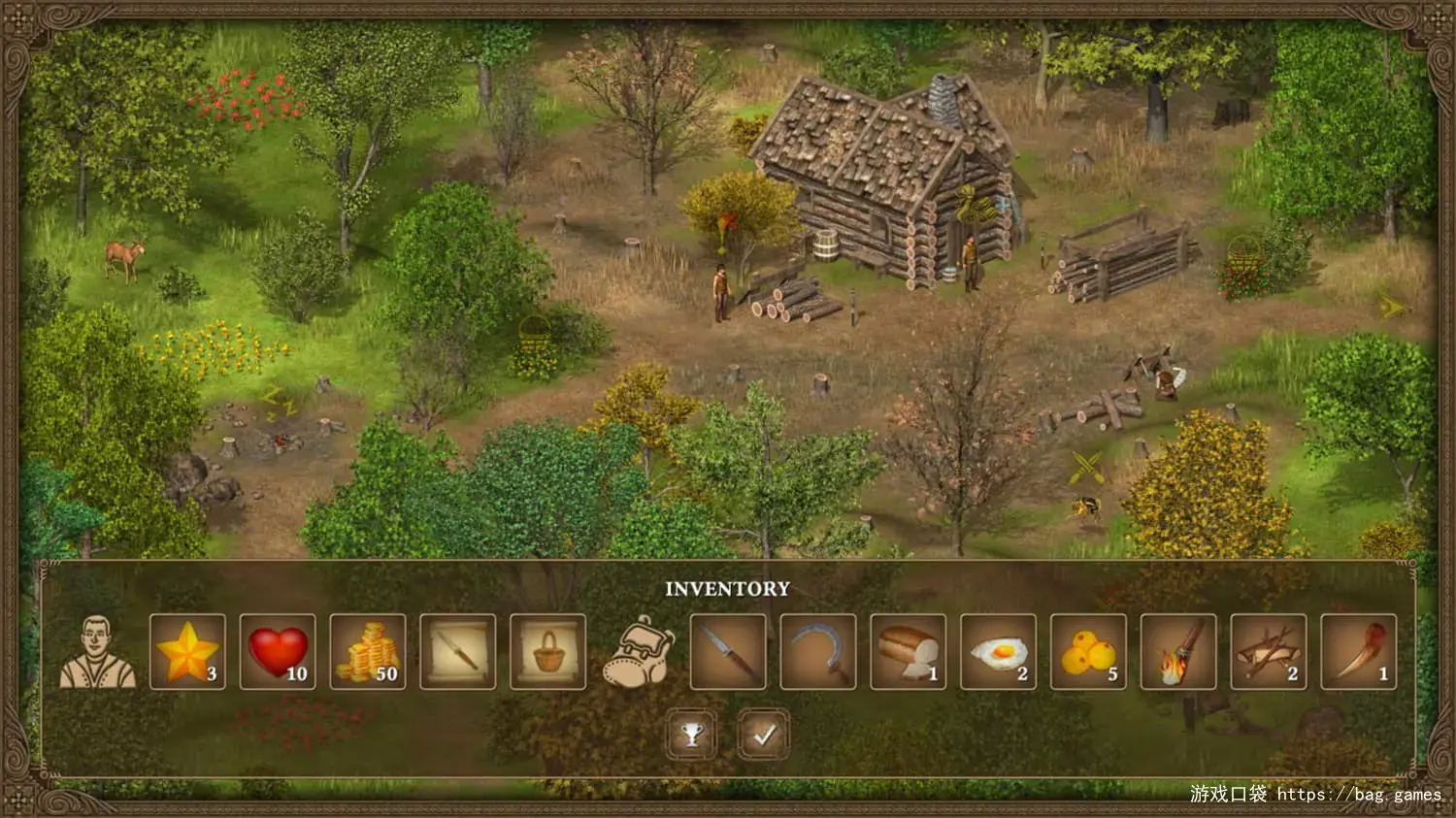Select the yellow fruit slot
1456x818 pixels.
1088,652
